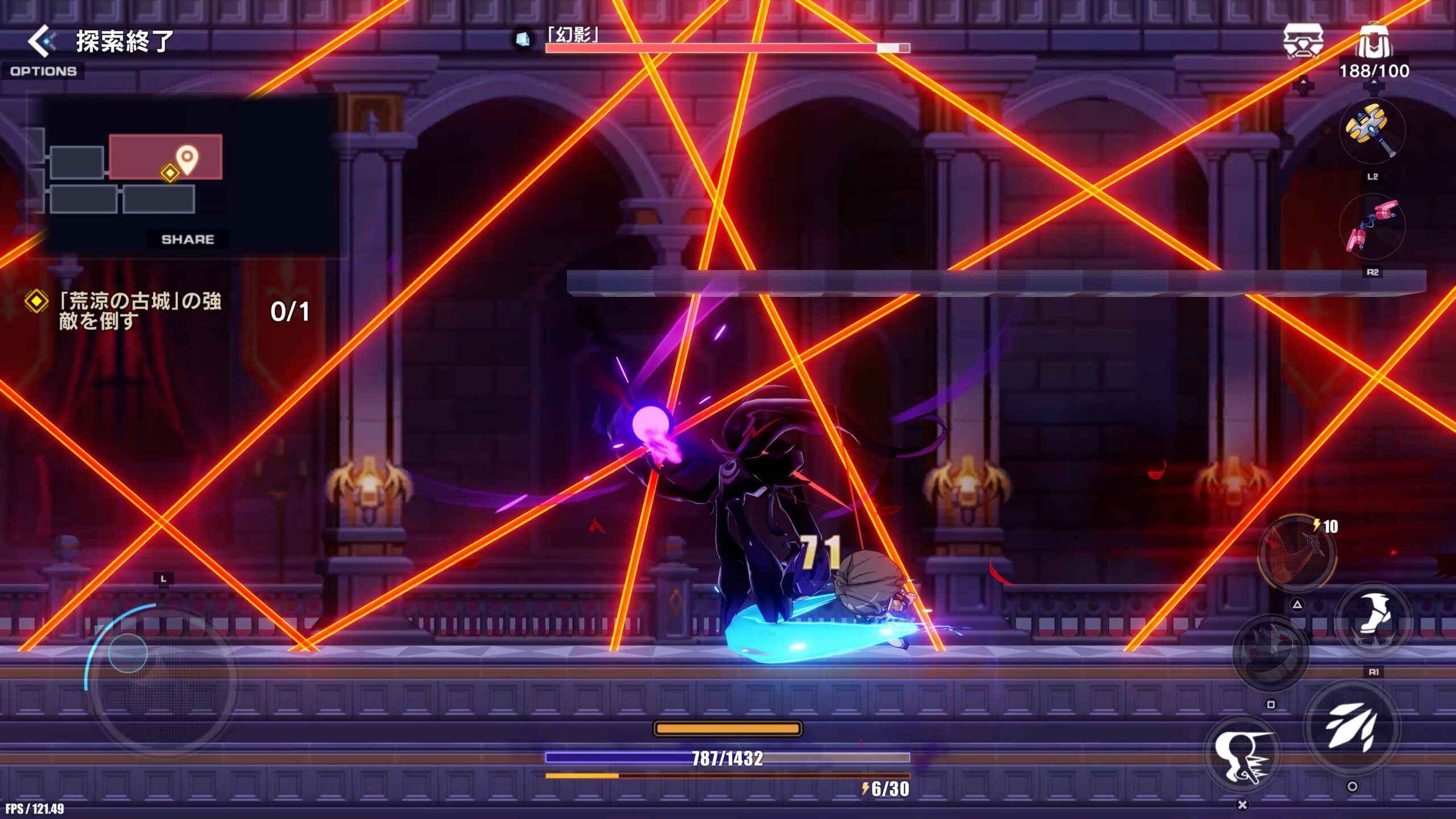
Task: Activate the ultimate skill costing 10 energy
Action: coord(1296,554)
